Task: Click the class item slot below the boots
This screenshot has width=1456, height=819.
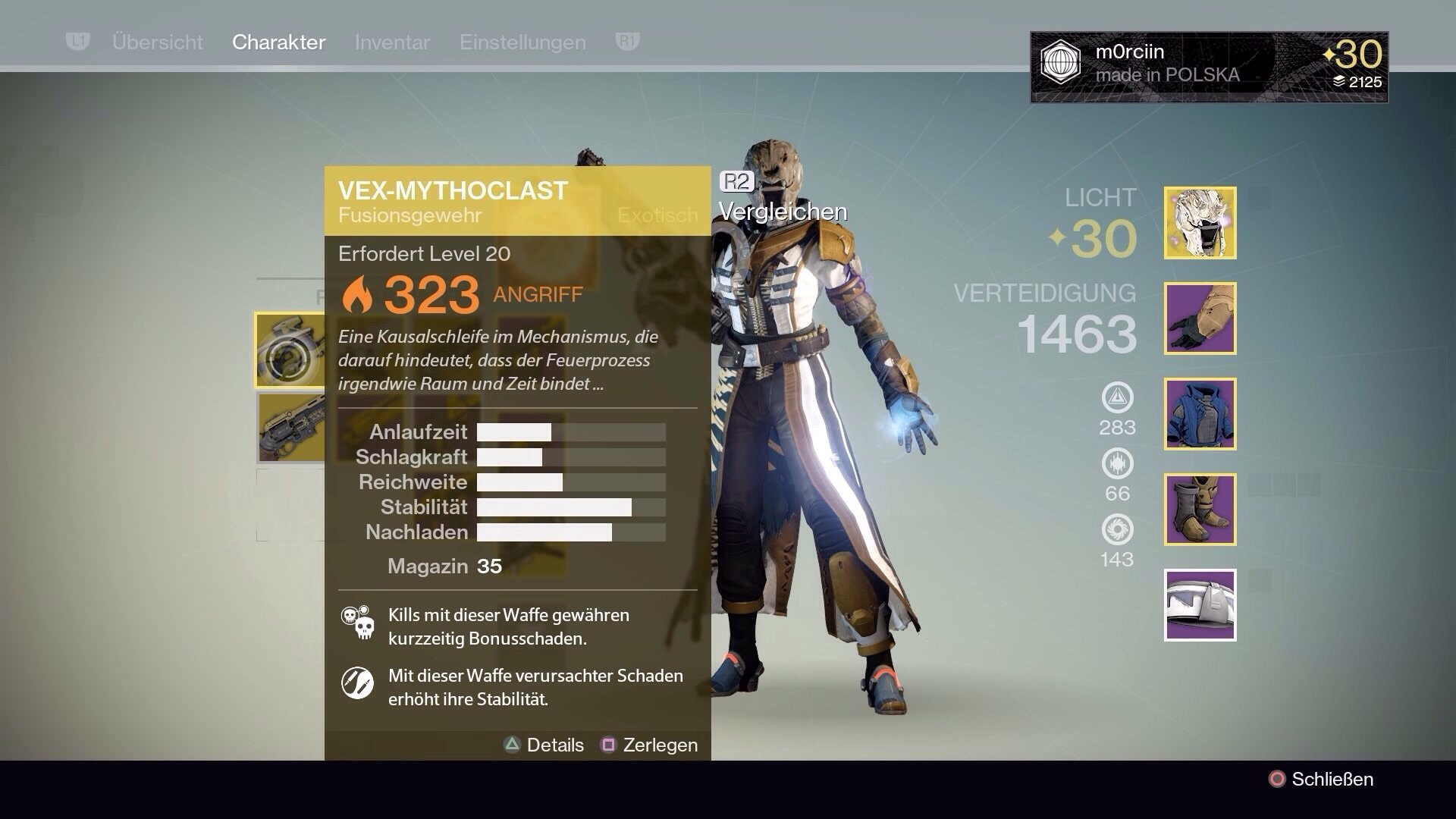Action: click(1199, 603)
